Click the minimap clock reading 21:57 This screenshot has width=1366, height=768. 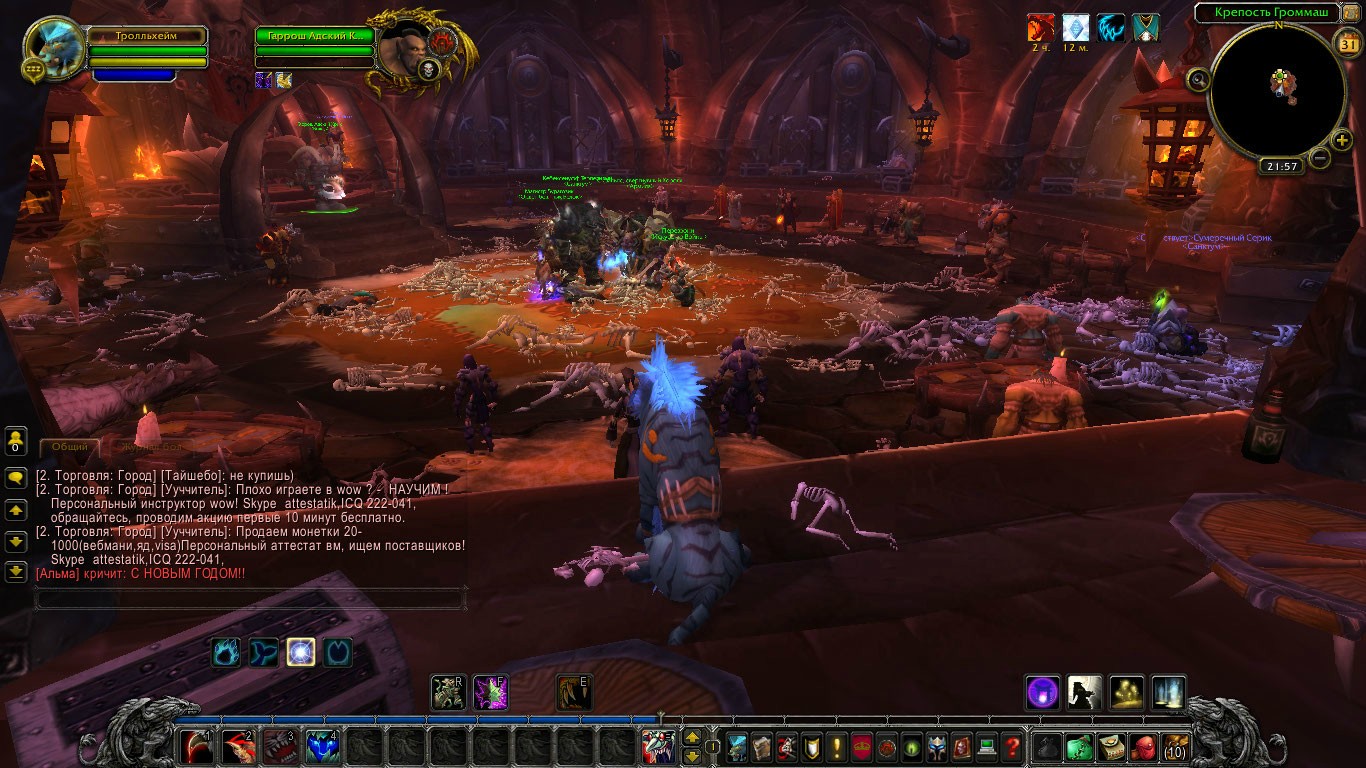1281,167
